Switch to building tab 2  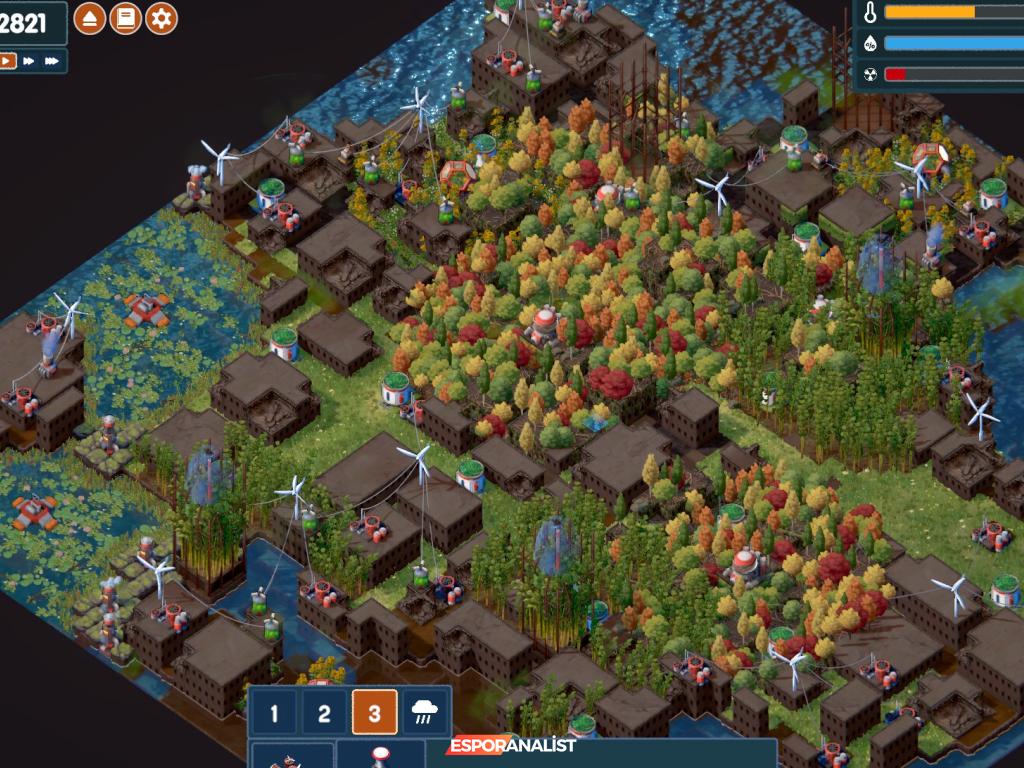tap(324, 714)
